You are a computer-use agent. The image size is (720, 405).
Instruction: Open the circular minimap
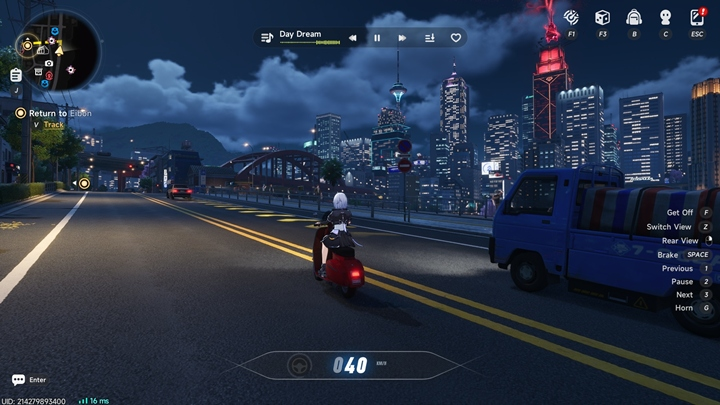coord(58,50)
